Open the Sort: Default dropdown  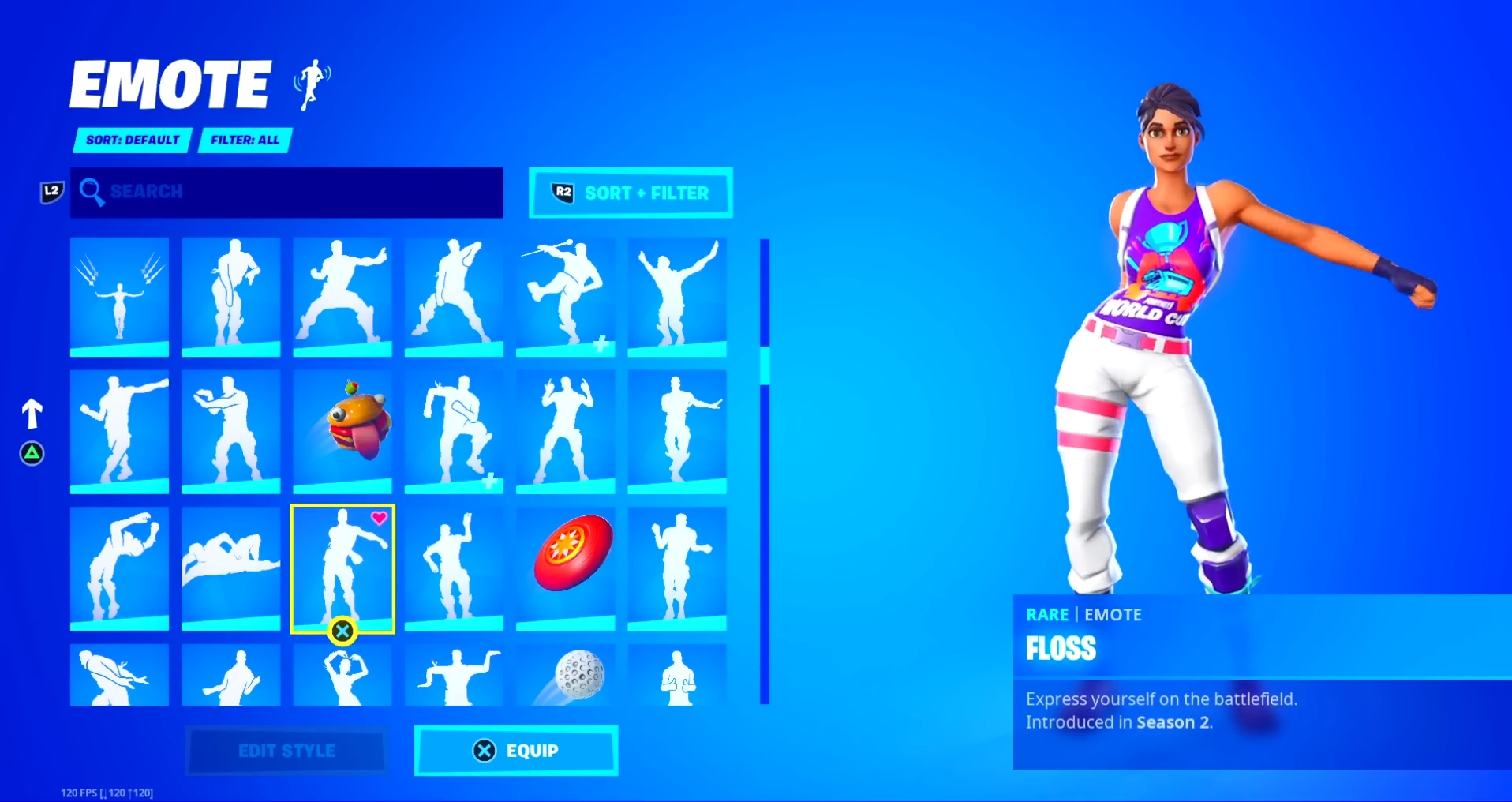132,140
